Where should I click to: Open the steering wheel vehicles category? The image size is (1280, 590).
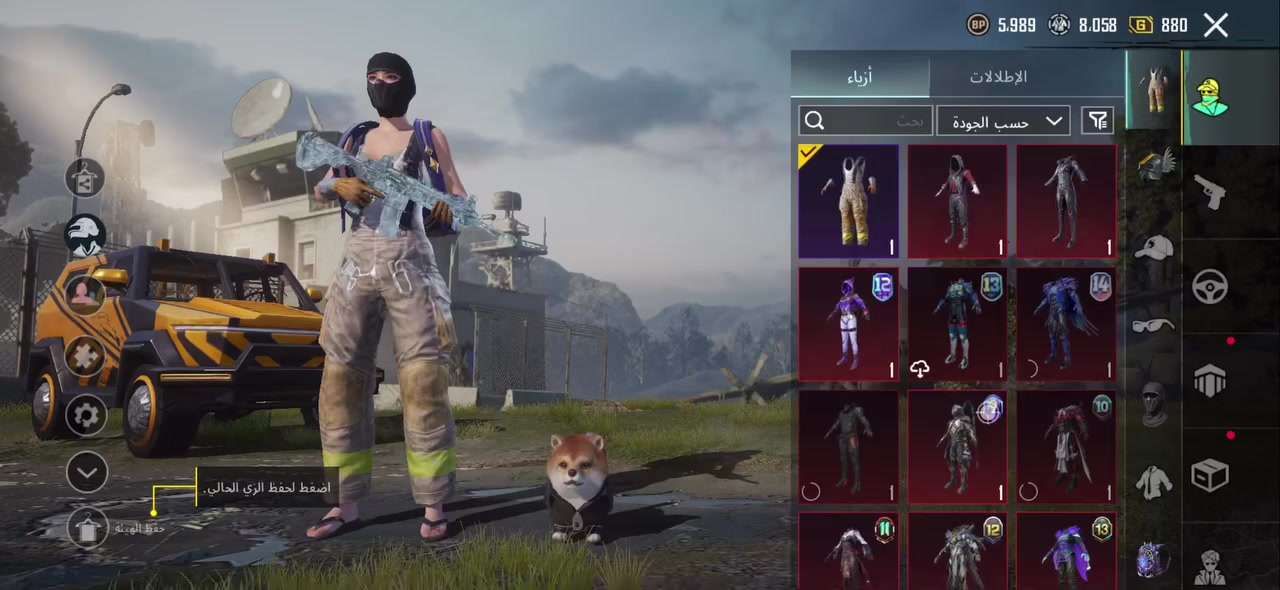[x=1210, y=287]
